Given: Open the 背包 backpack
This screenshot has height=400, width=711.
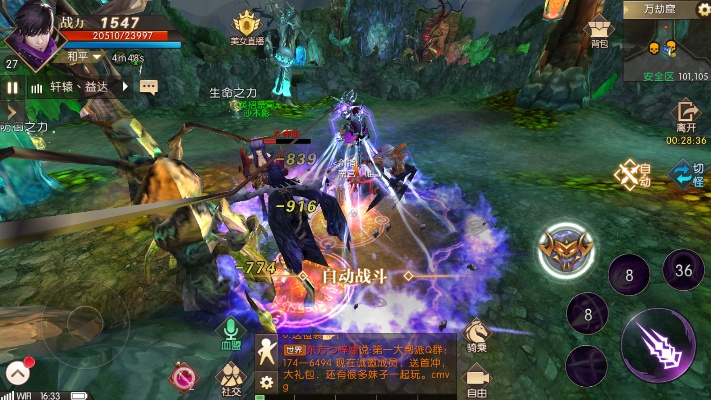Looking at the screenshot, I should [599, 33].
